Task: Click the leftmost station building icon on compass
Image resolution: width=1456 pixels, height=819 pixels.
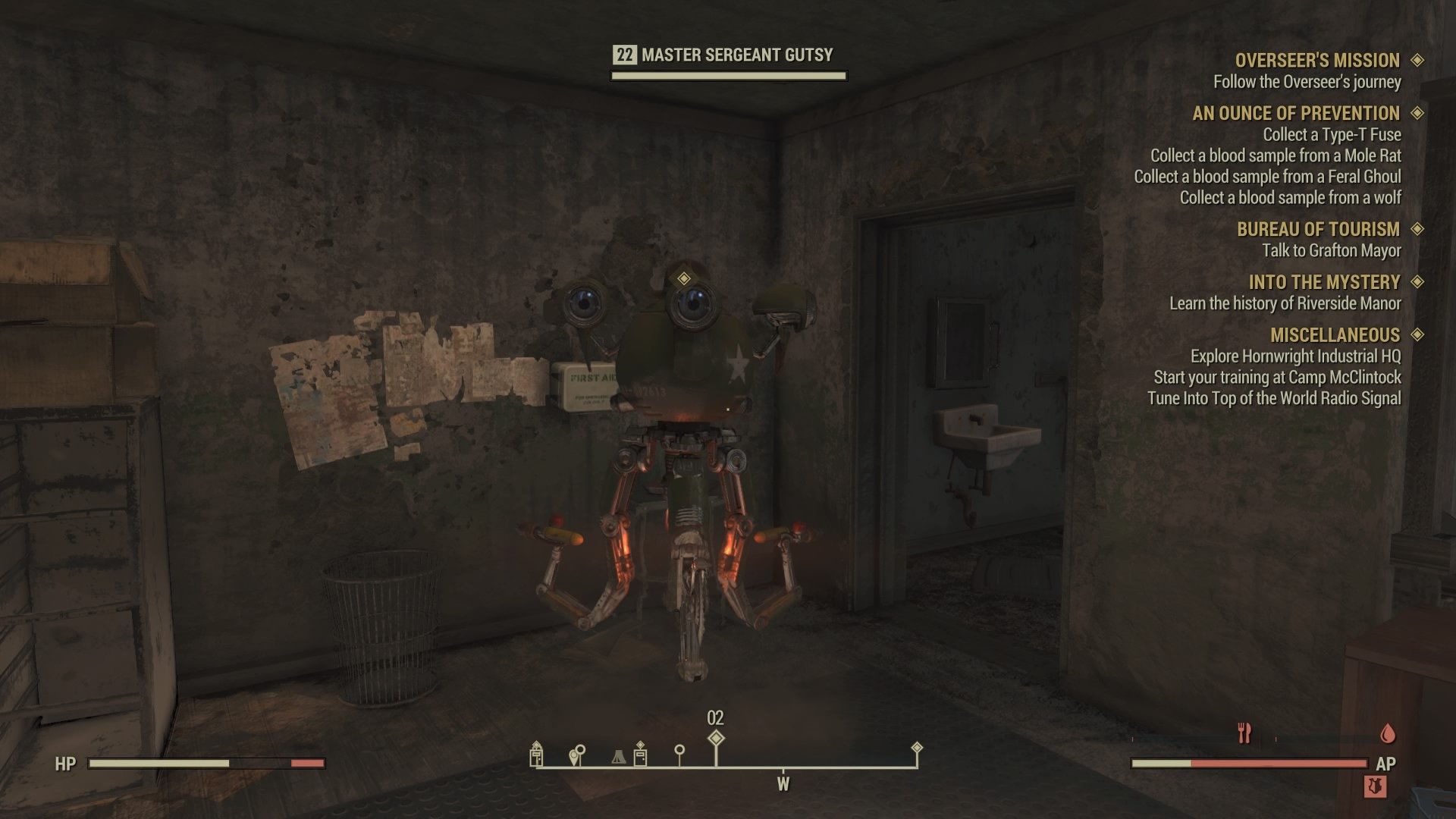Action: pyautogui.click(x=536, y=757)
